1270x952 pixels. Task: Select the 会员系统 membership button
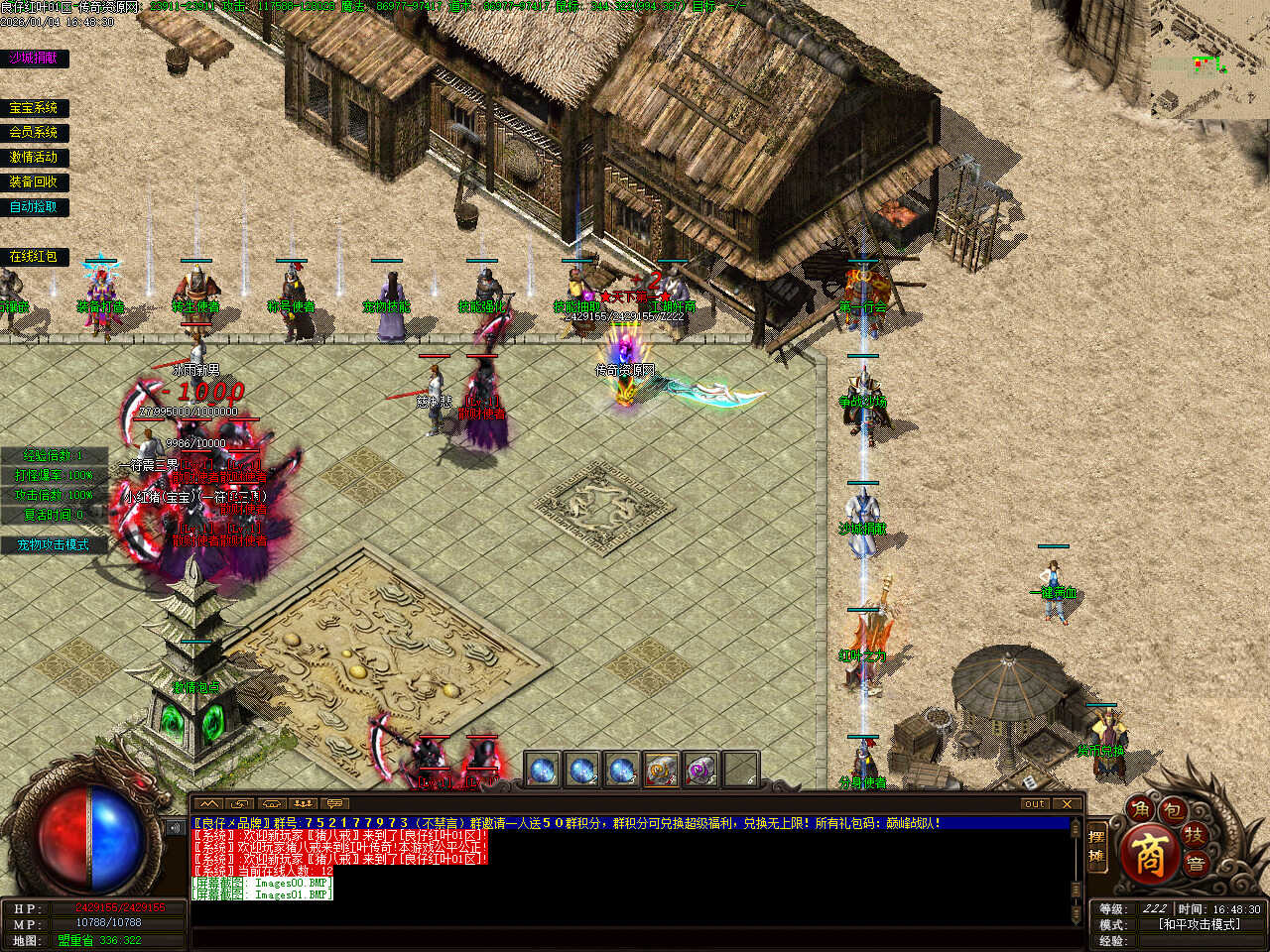point(34,133)
